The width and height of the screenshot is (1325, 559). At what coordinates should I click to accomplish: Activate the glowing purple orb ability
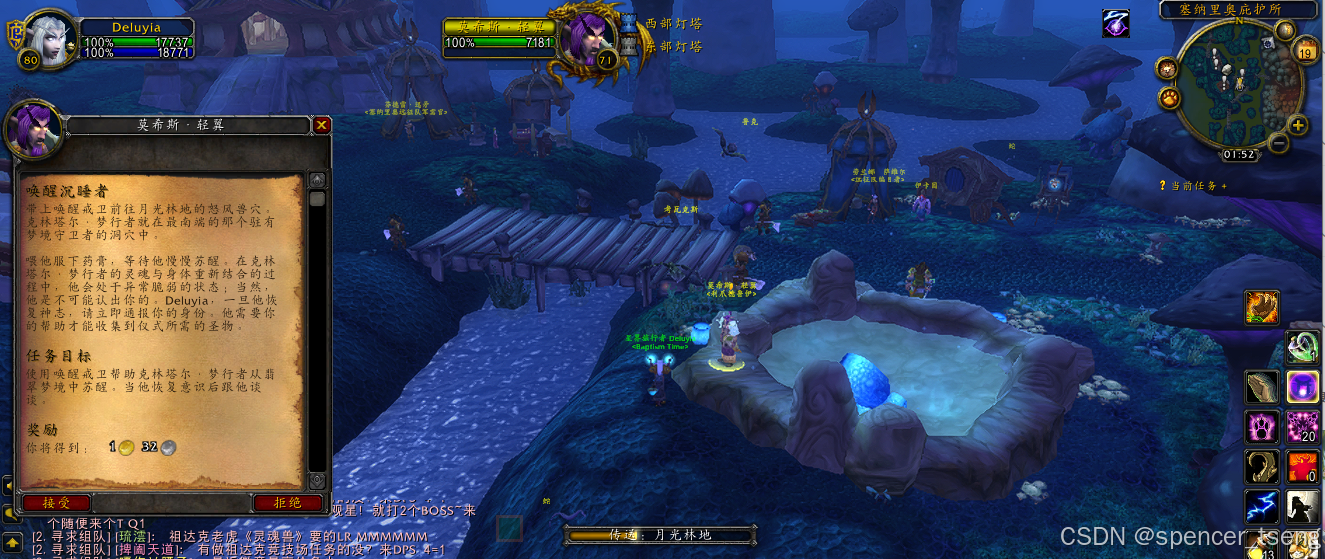click(x=1301, y=386)
